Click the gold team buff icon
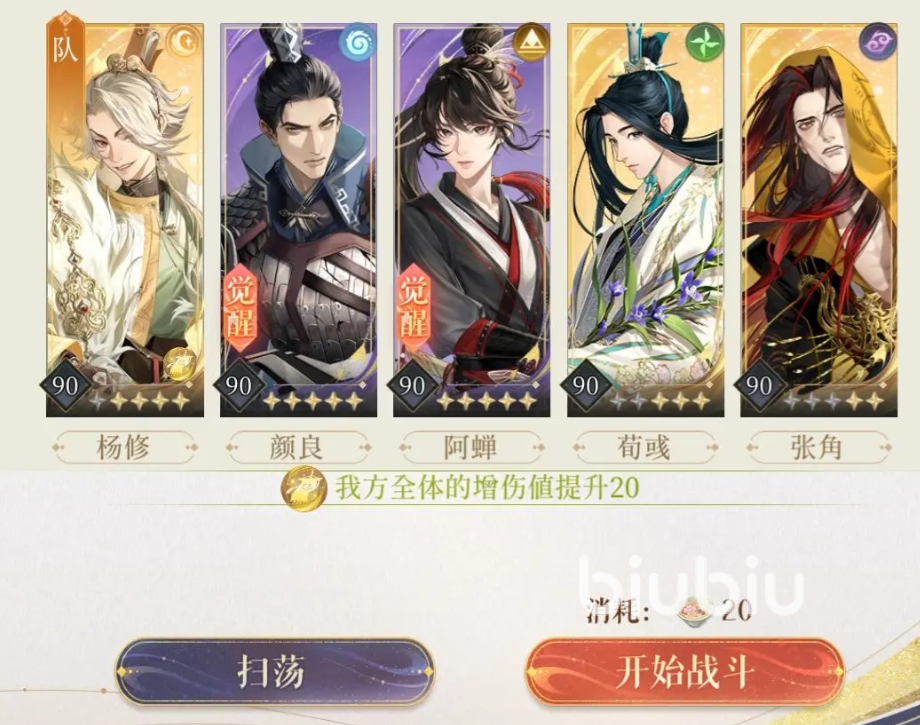Viewport: 920px width, 725px height. pos(304,489)
